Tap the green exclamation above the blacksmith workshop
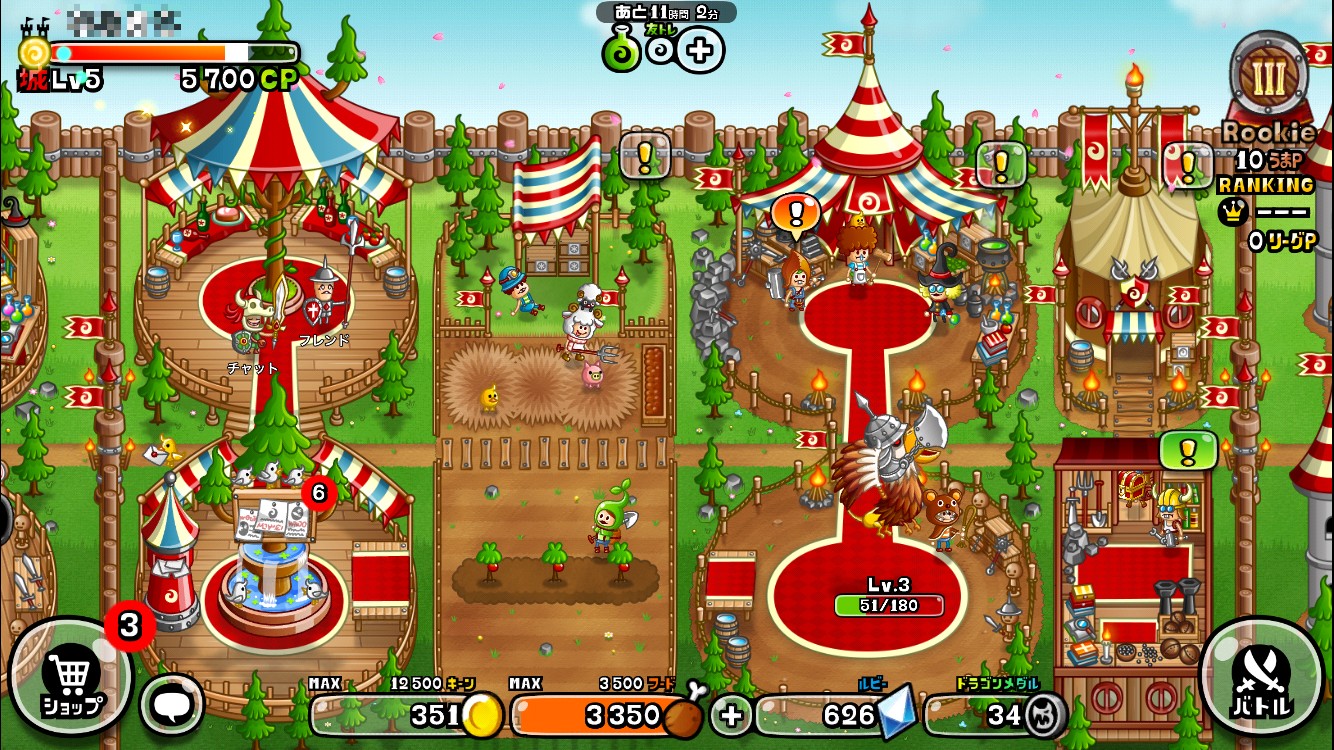This screenshot has width=1334, height=750. point(1187,450)
